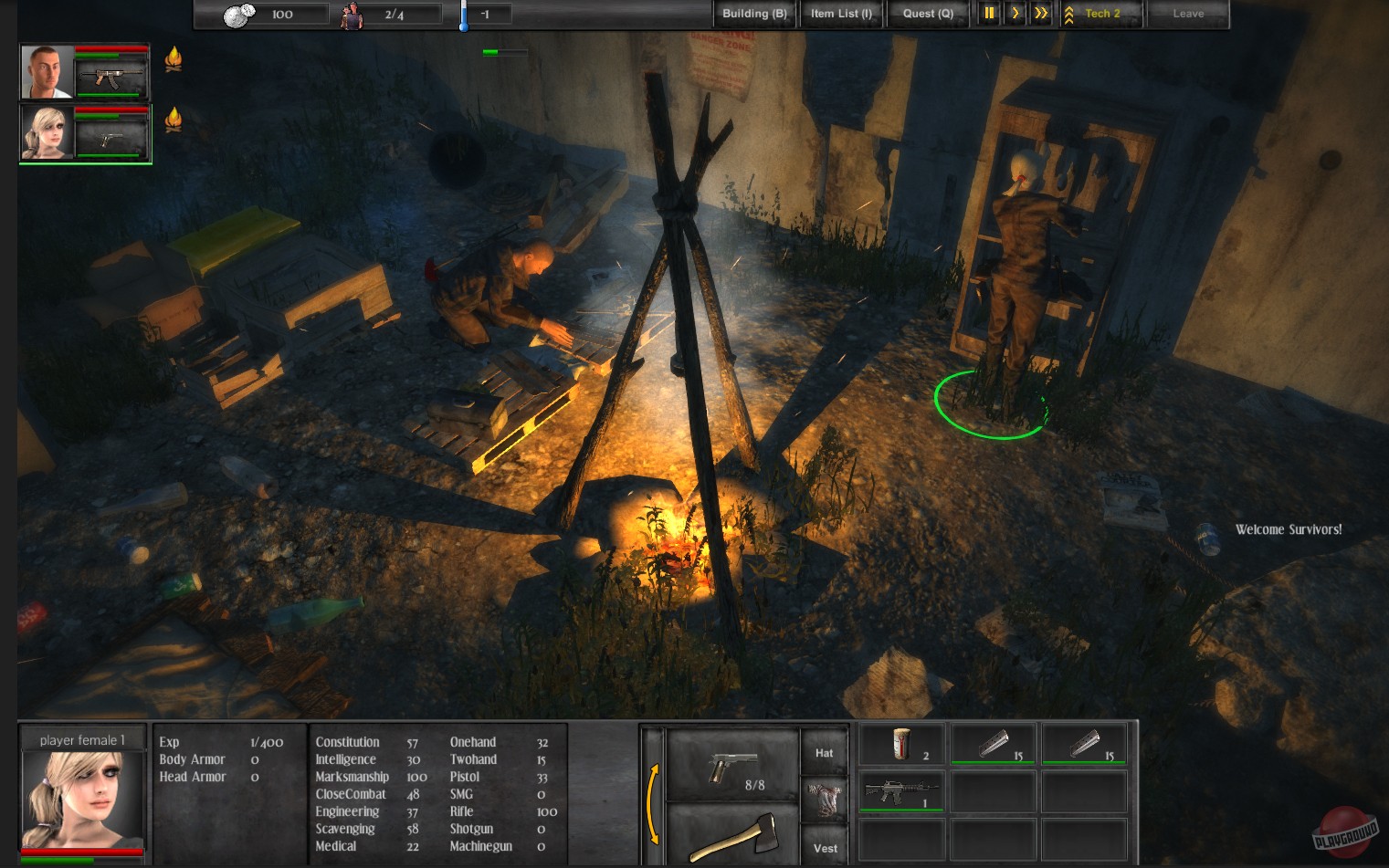The height and width of the screenshot is (868, 1389).
Task: Open the Vest equipment slot
Action: click(x=824, y=847)
